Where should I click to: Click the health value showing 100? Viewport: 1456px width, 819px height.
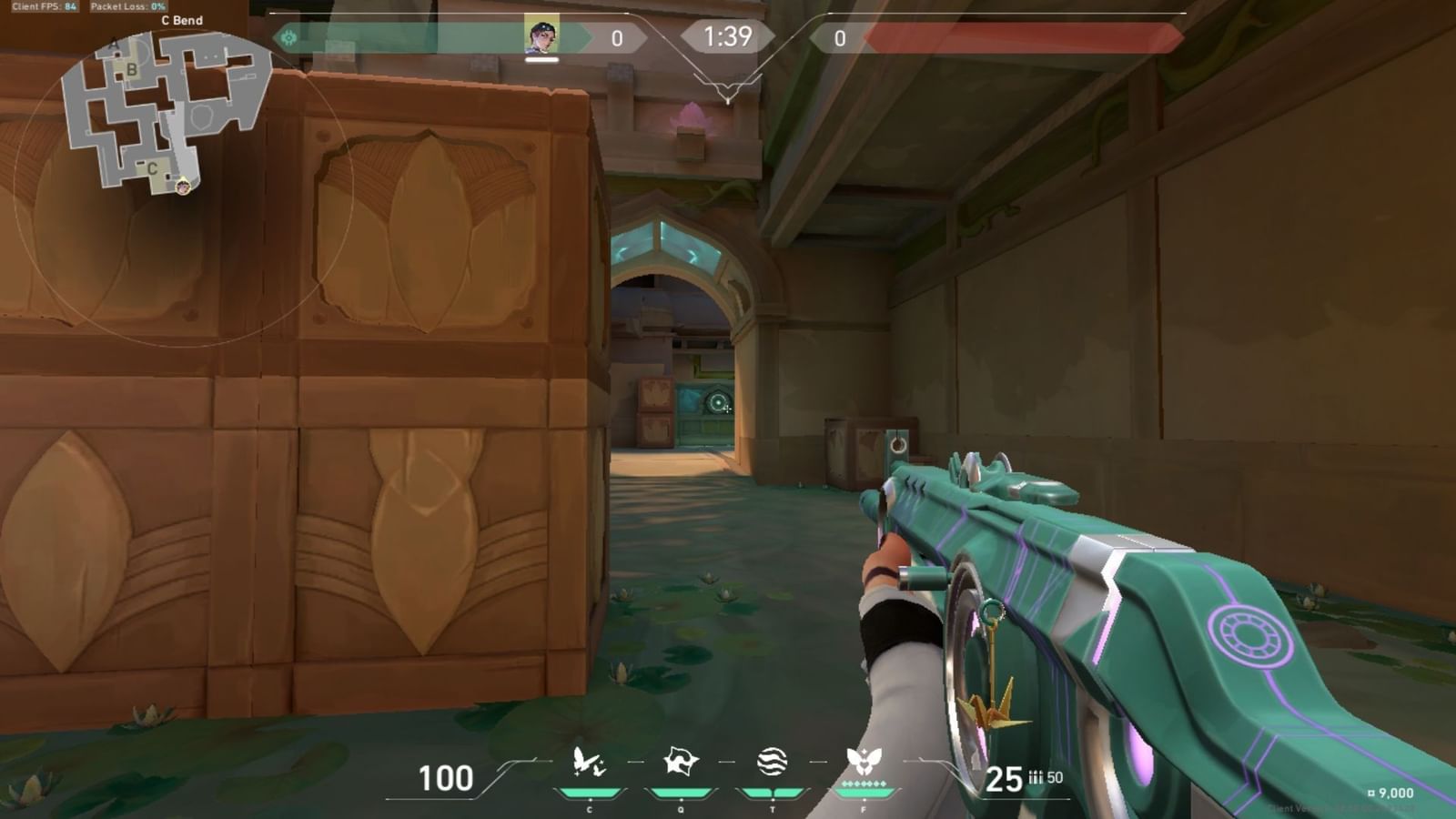click(444, 779)
